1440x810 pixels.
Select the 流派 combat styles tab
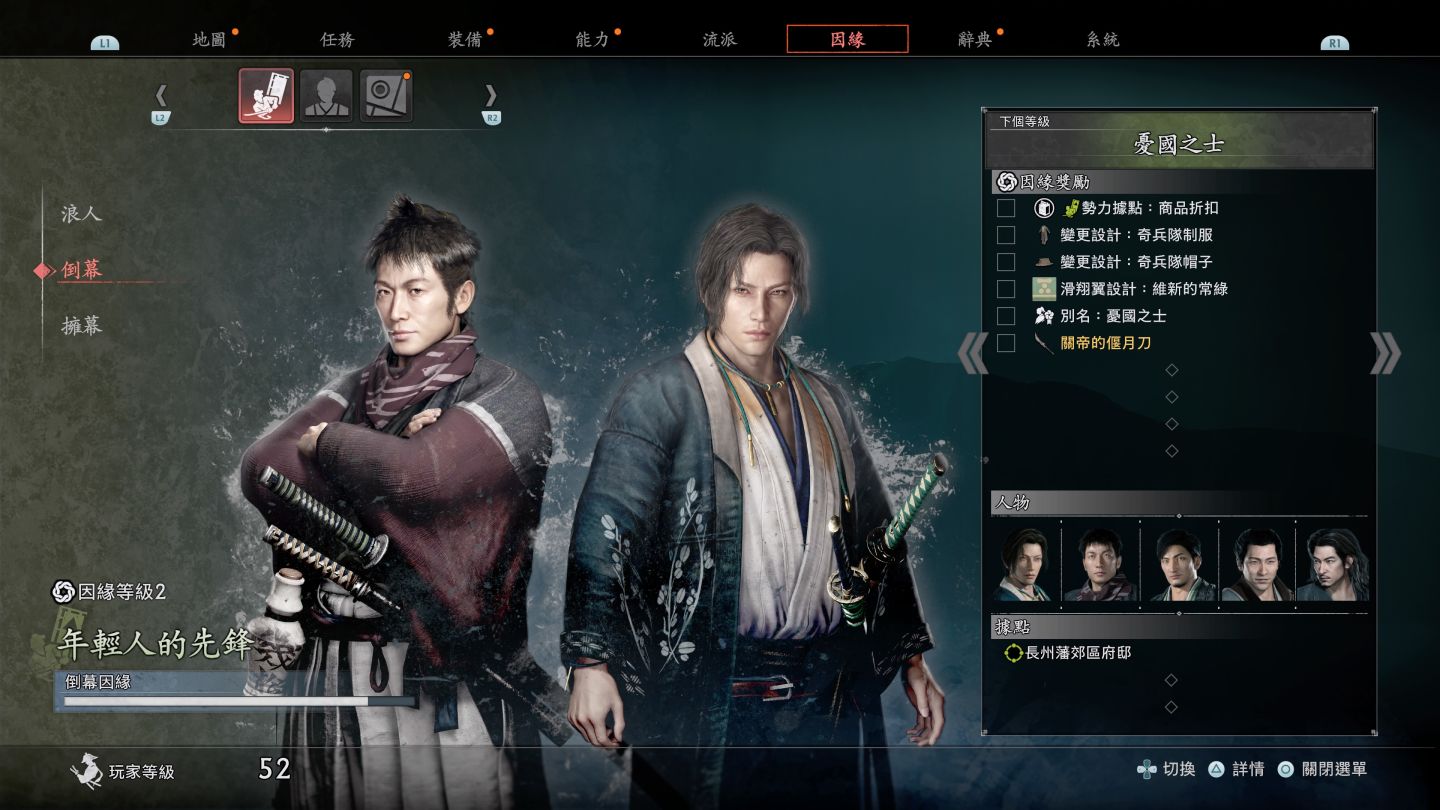point(719,40)
